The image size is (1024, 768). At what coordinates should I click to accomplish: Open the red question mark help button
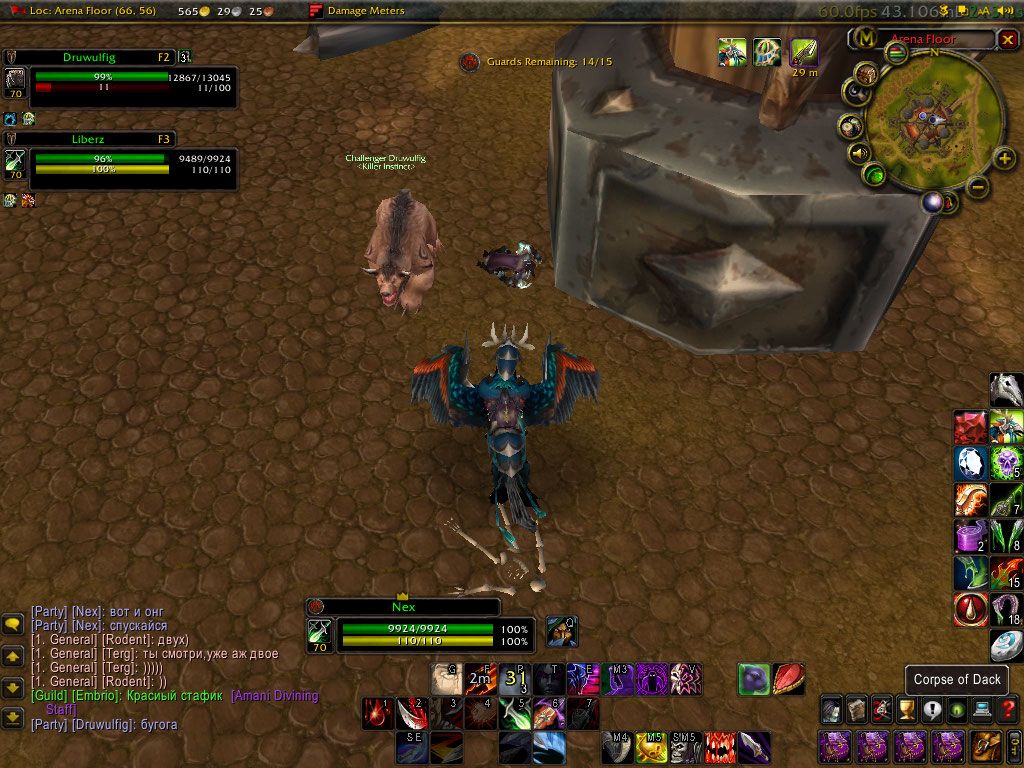tap(1007, 710)
